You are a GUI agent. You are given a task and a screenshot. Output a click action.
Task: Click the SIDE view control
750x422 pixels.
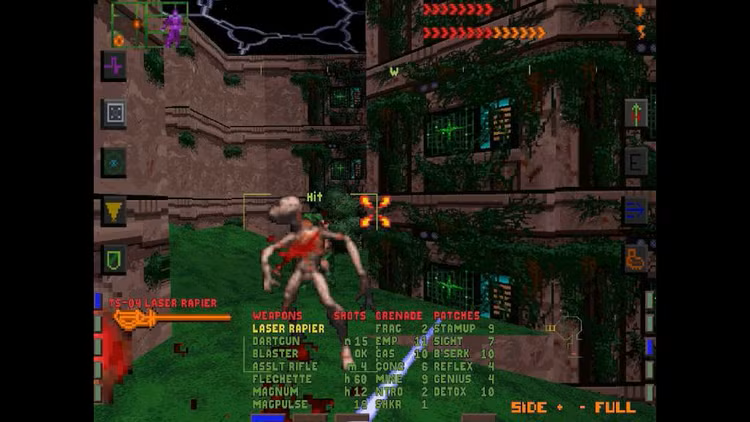pos(530,408)
